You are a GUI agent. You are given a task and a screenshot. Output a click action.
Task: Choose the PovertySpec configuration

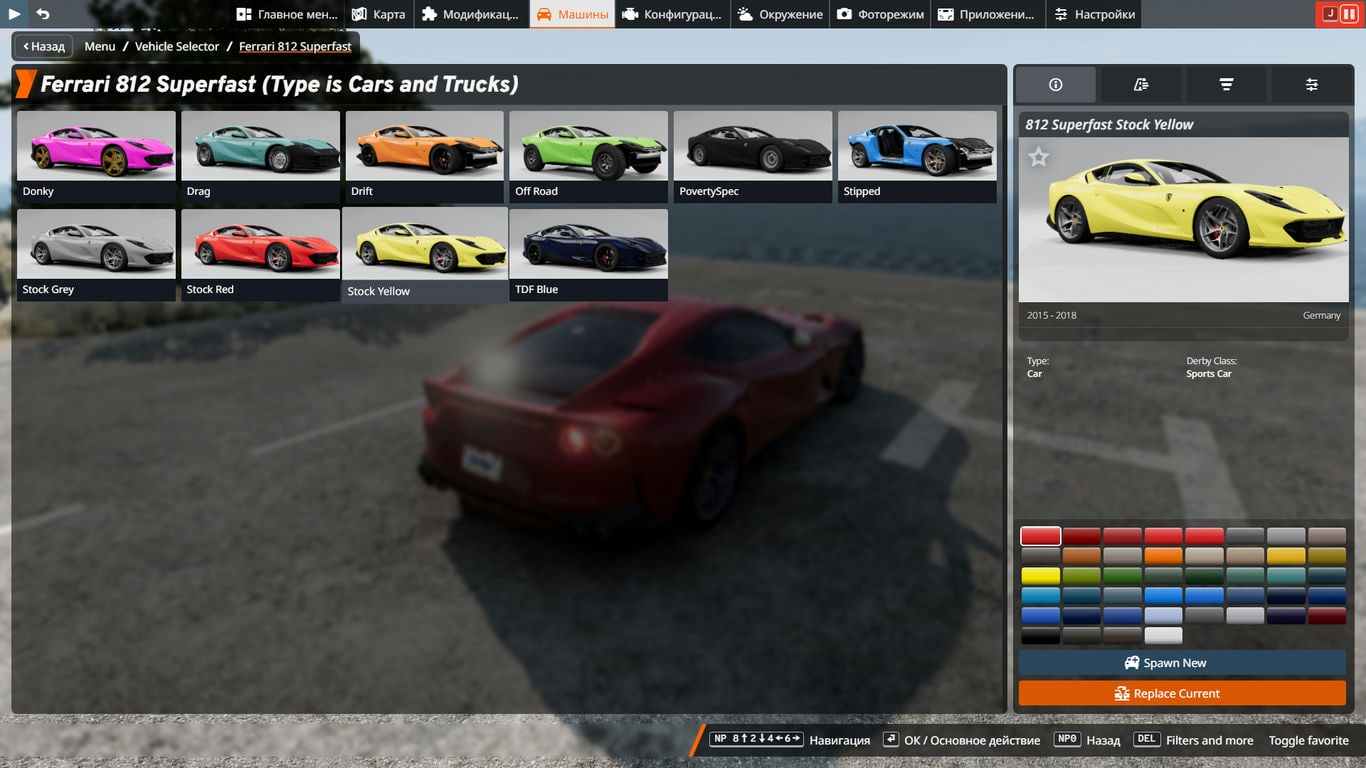[752, 156]
